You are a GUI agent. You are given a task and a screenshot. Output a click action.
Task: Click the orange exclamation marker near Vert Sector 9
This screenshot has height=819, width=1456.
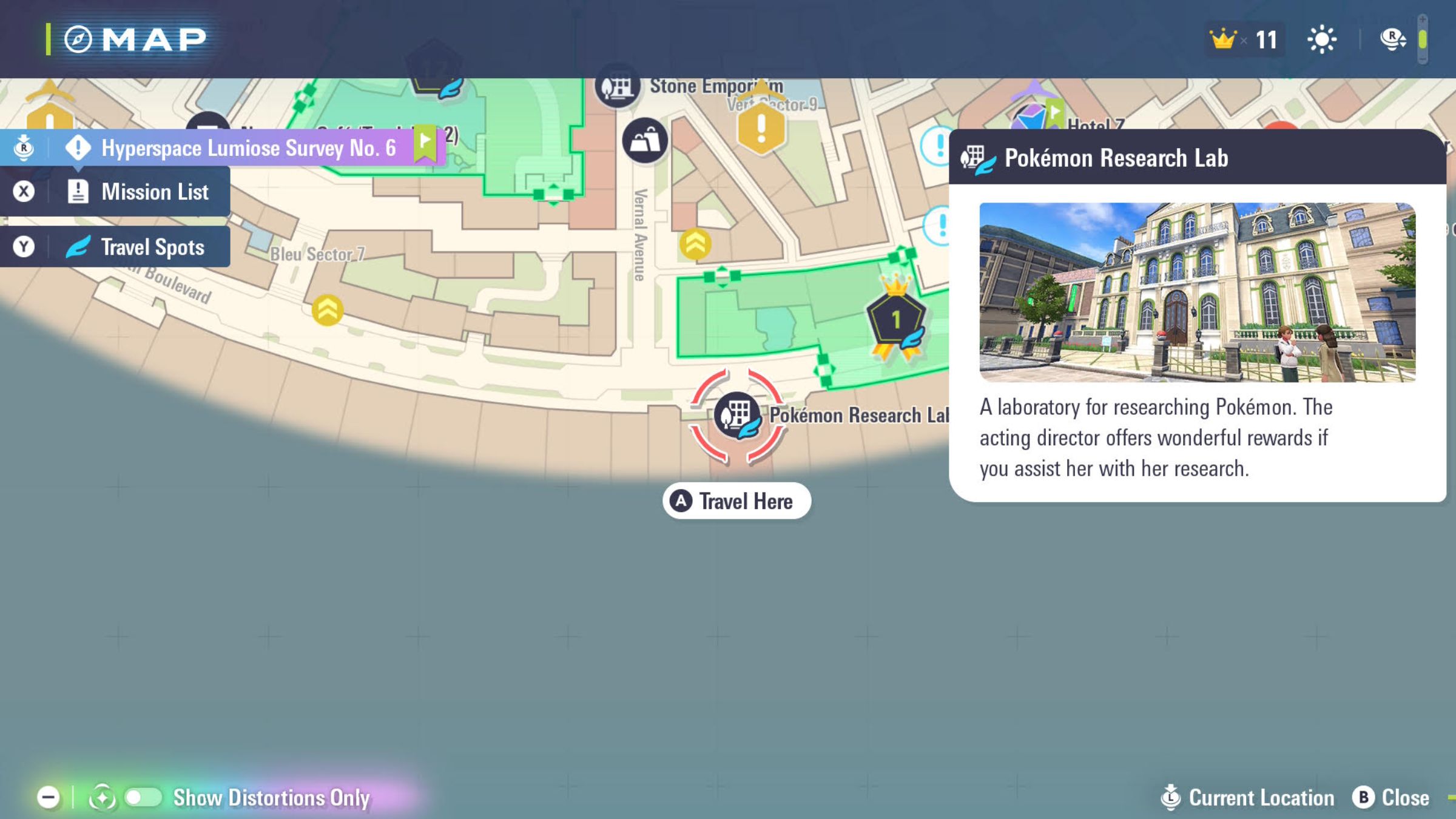pos(761,127)
